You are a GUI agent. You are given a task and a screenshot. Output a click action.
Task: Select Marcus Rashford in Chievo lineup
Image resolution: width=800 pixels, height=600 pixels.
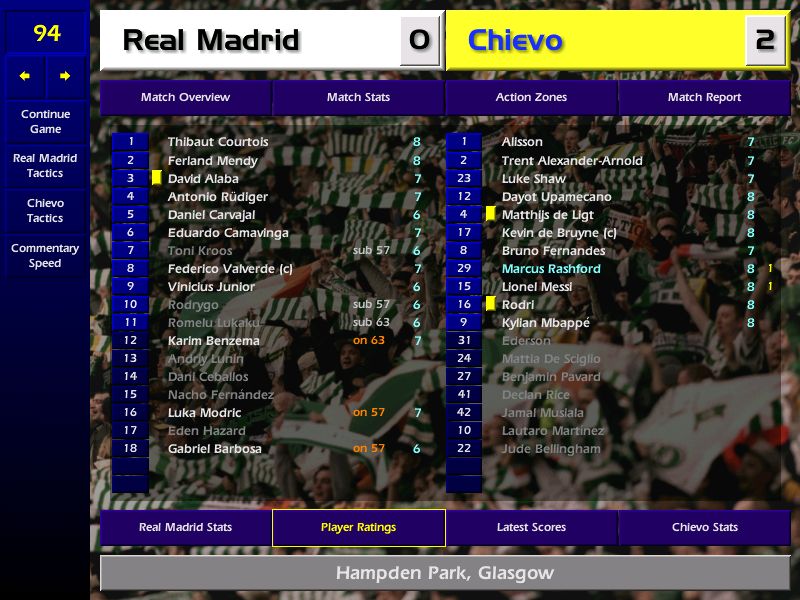coord(551,268)
